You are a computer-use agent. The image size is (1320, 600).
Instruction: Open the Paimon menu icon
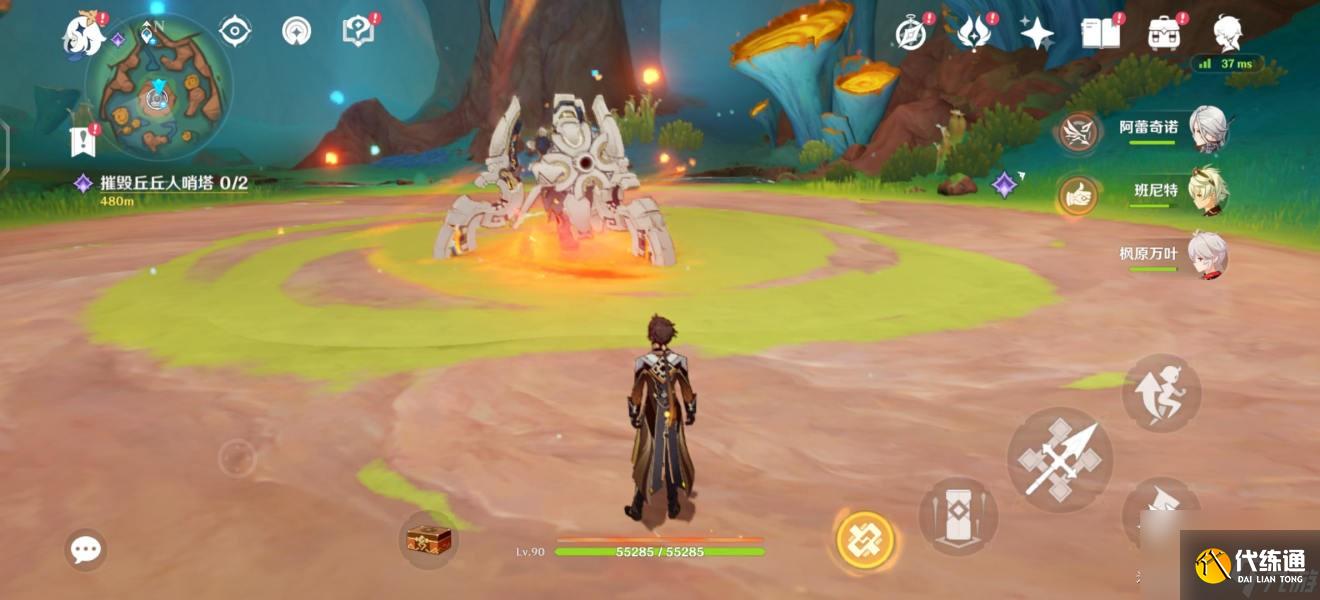coord(84,34)
